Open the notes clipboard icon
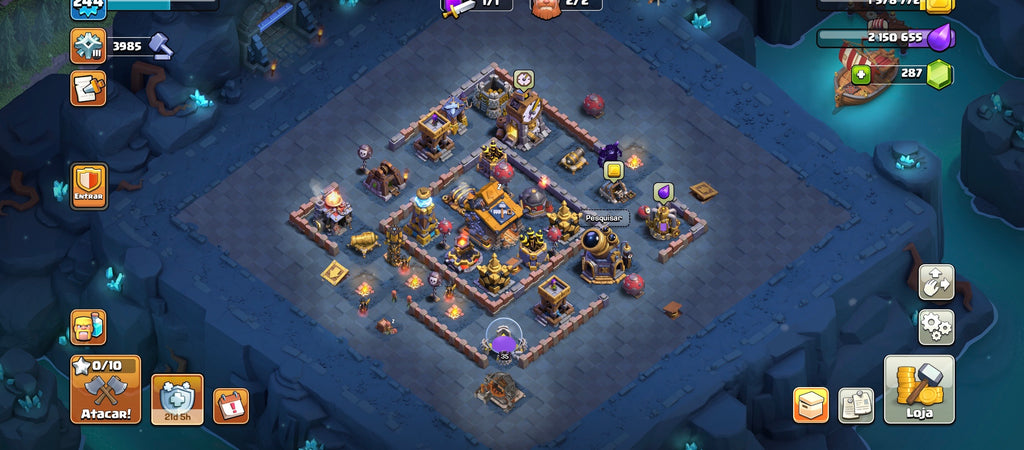Screen dimensions: 1024x450 [855, 404]
